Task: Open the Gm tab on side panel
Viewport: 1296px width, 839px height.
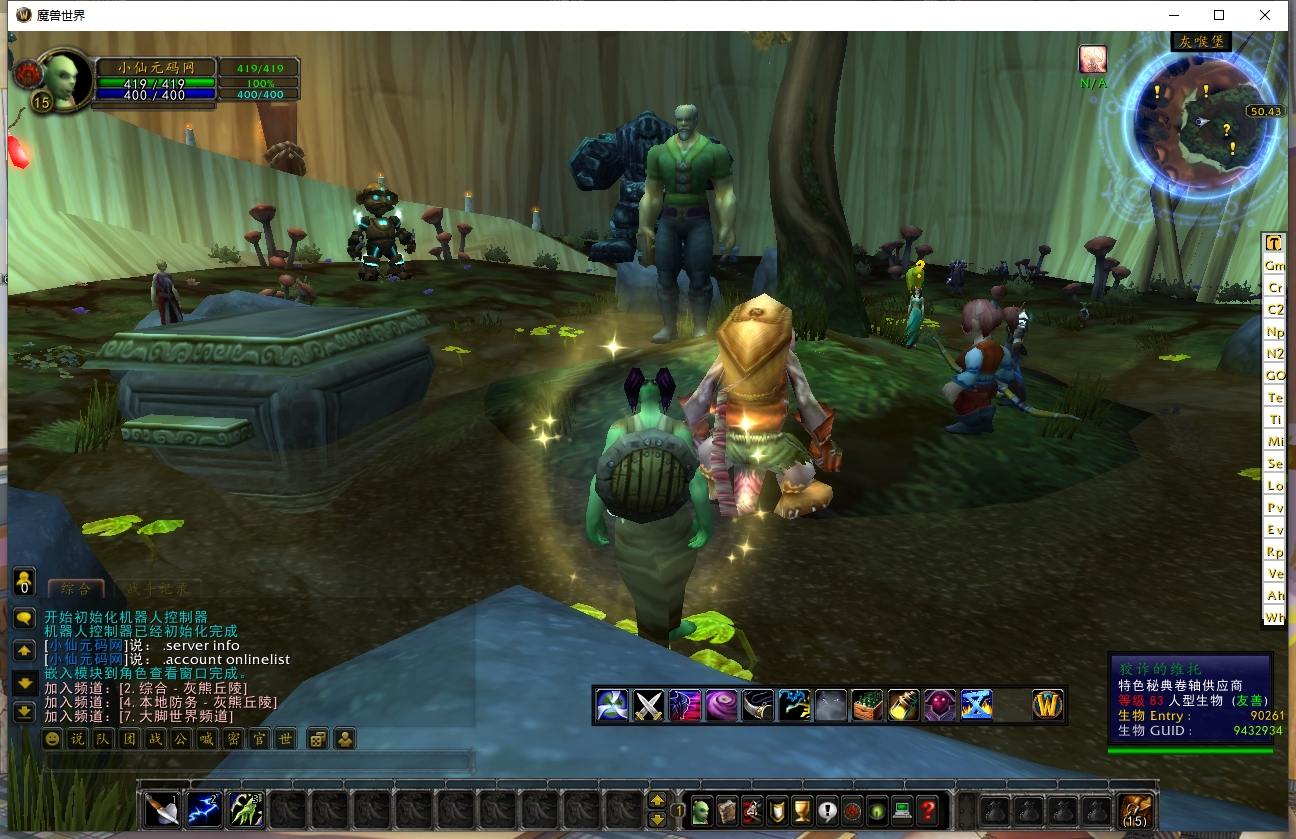Action: 1274,266
